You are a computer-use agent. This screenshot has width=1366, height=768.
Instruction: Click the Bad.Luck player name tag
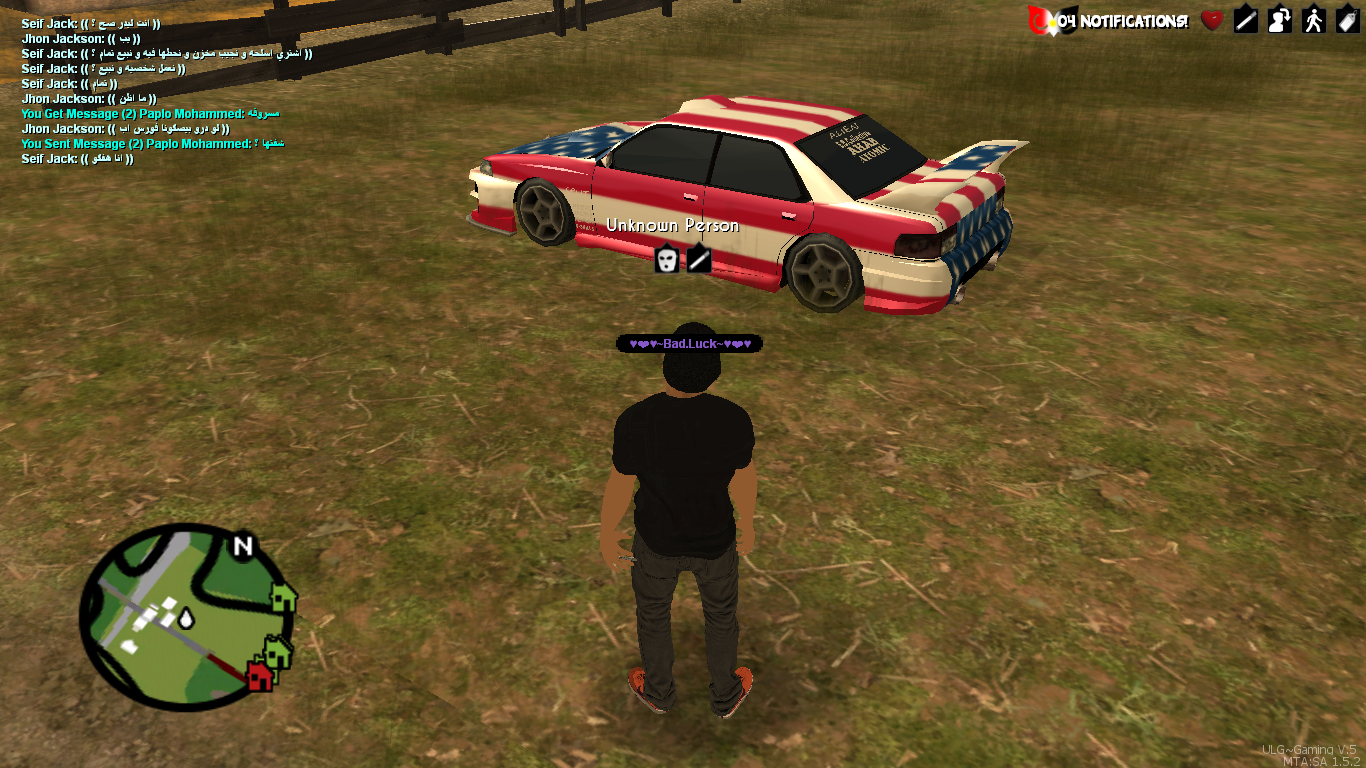point(689,344)
